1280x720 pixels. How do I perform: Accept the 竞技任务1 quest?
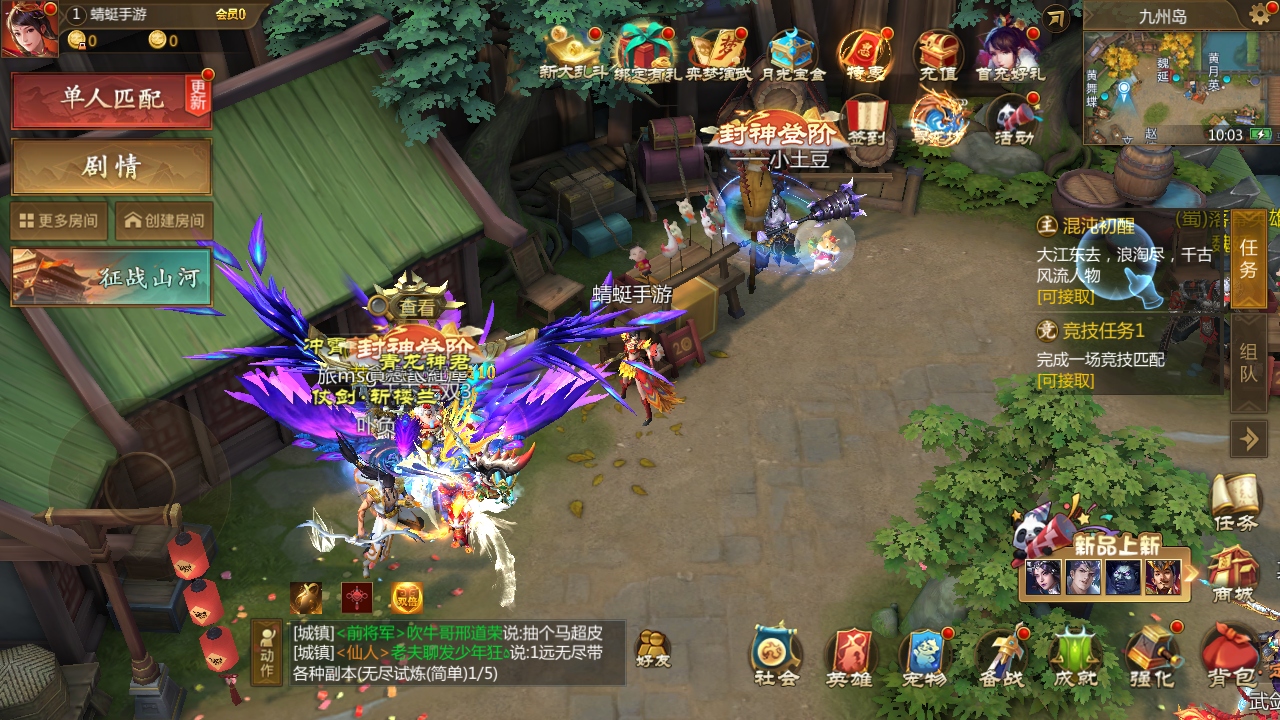tap(1065, 381)
